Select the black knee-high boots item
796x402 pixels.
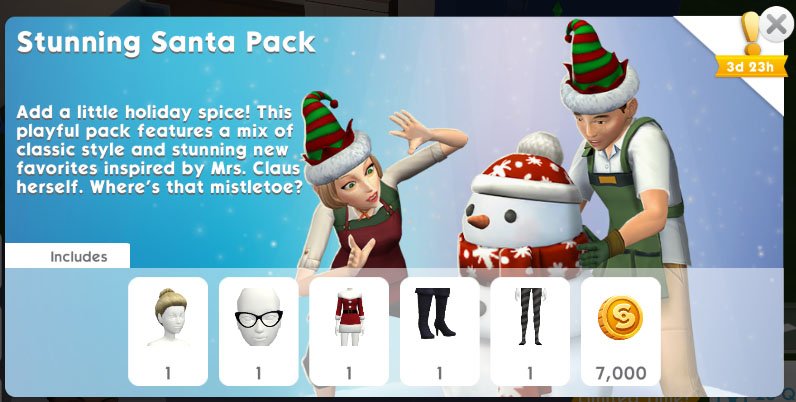coord(439,331)
